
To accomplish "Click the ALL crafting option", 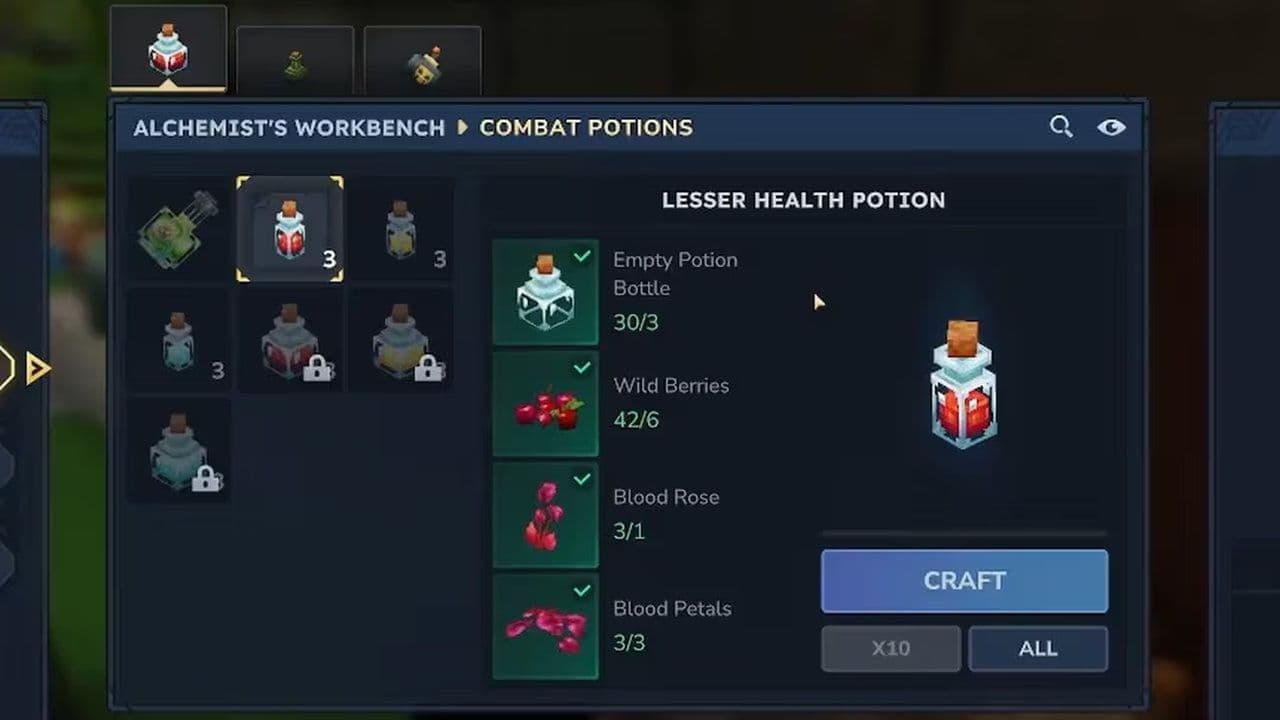I will click(1038, 648).
